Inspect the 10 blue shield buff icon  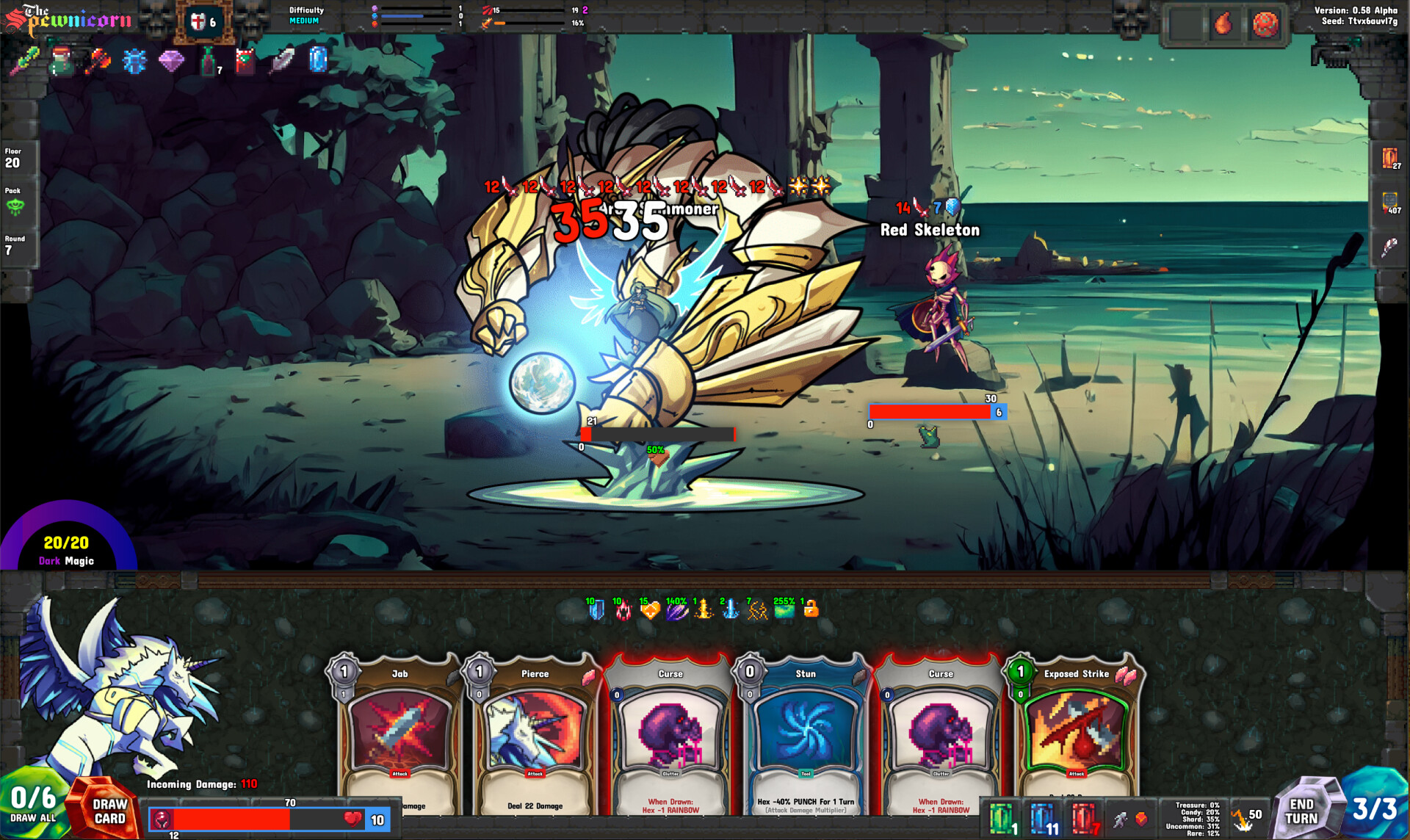click(596, 612)
